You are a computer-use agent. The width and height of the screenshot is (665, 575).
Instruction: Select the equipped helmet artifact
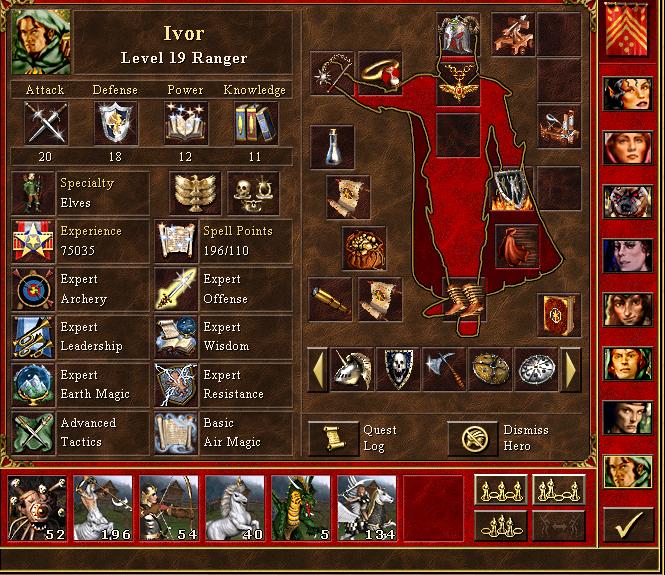pyautogui.click(x=458, y=36)
